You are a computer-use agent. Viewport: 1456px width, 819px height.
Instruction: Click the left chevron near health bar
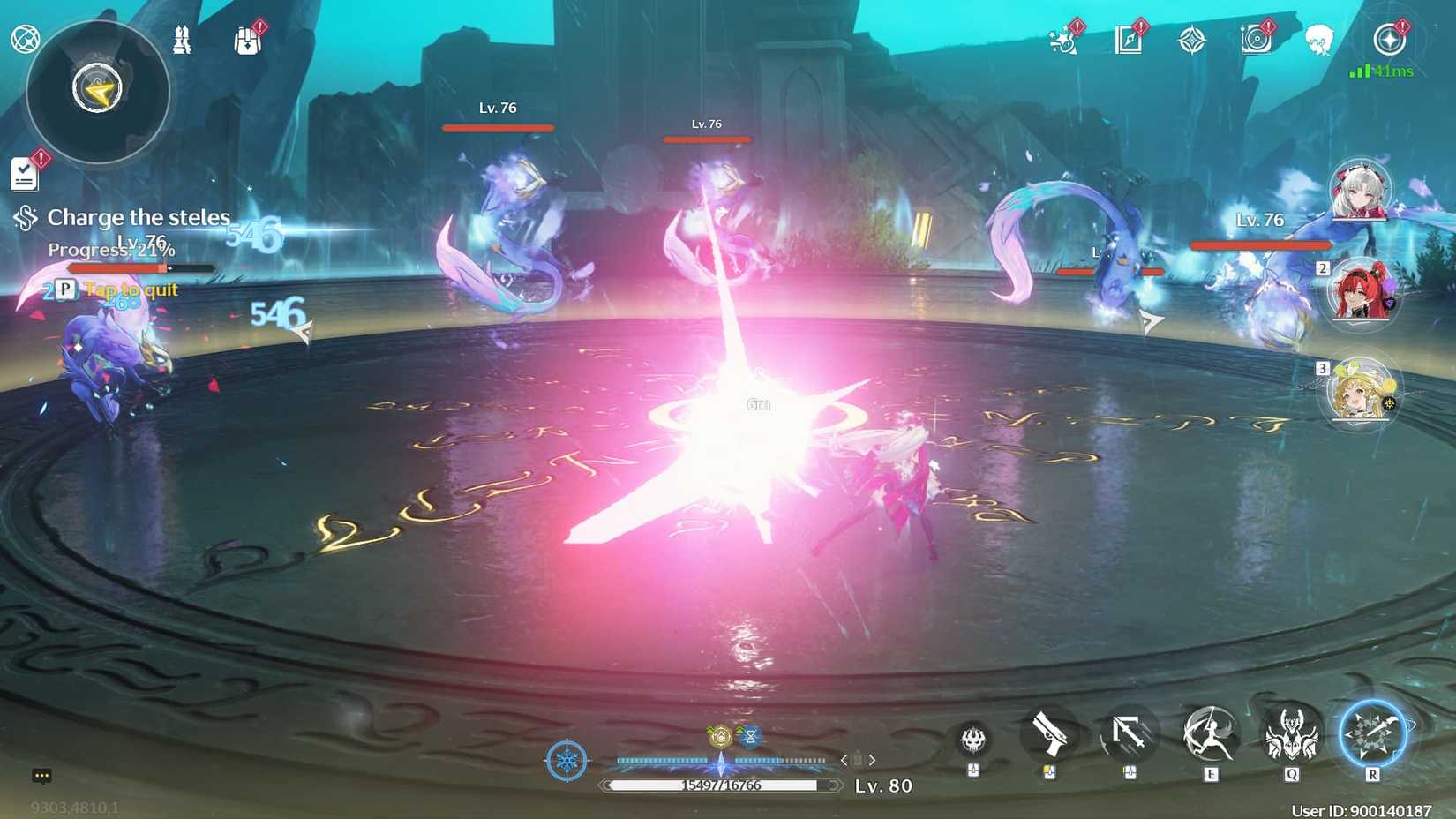[844, 759]
